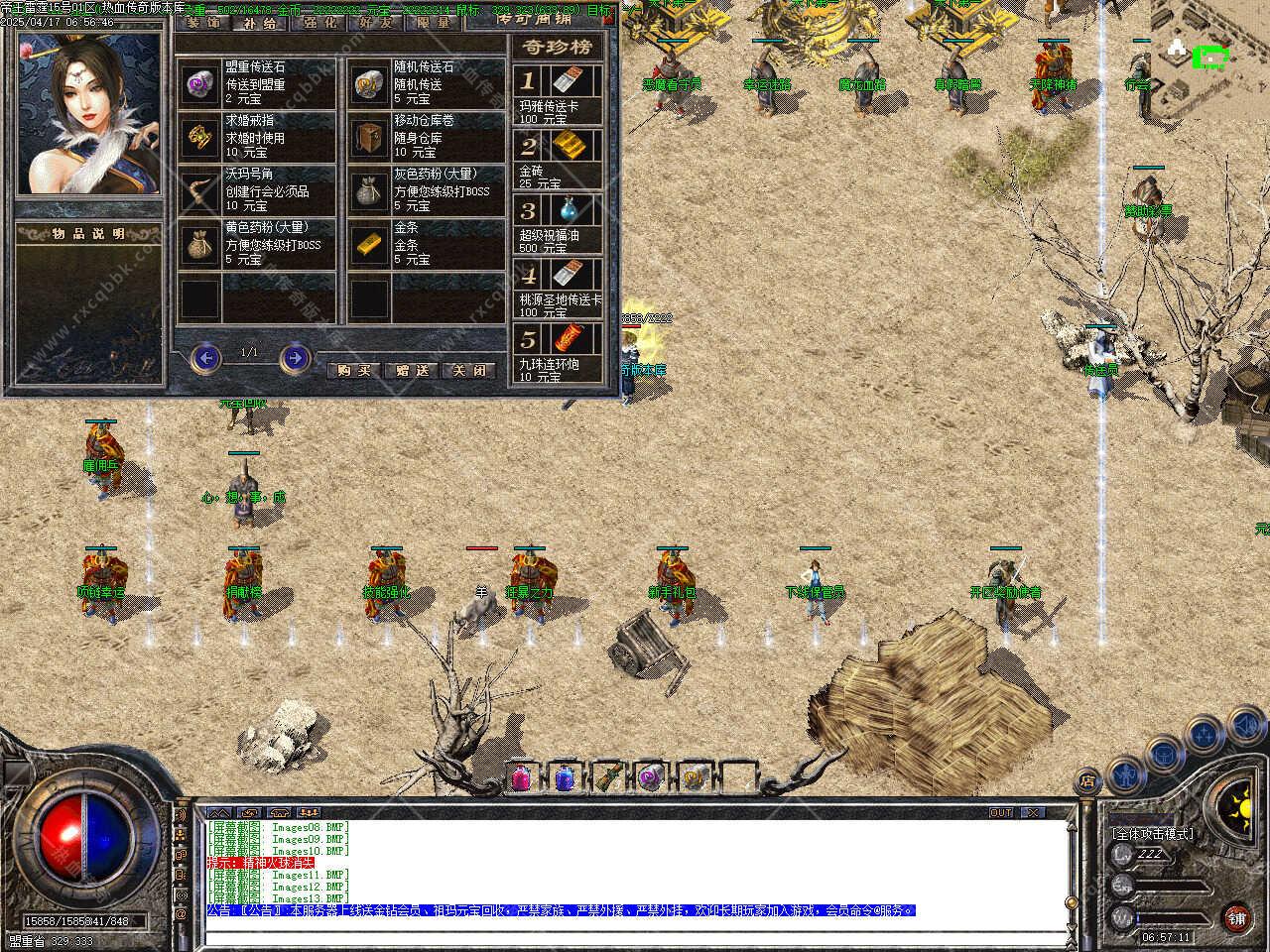This screenshot has width=1270, height=952.
Task: Close the shop with 关闭 button
Action: coord(469,370)
